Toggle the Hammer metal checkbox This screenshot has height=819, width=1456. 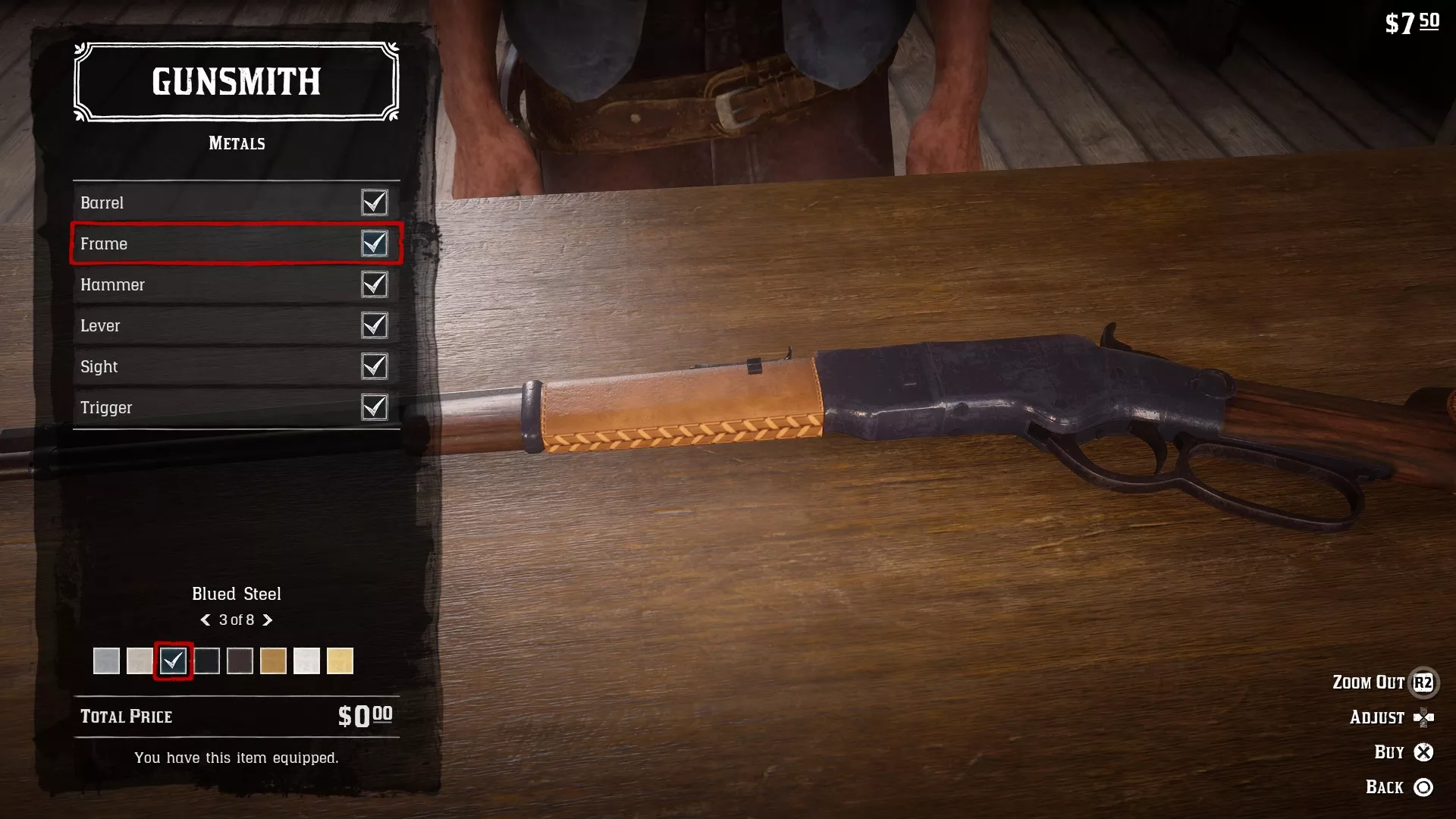point(375,284)
